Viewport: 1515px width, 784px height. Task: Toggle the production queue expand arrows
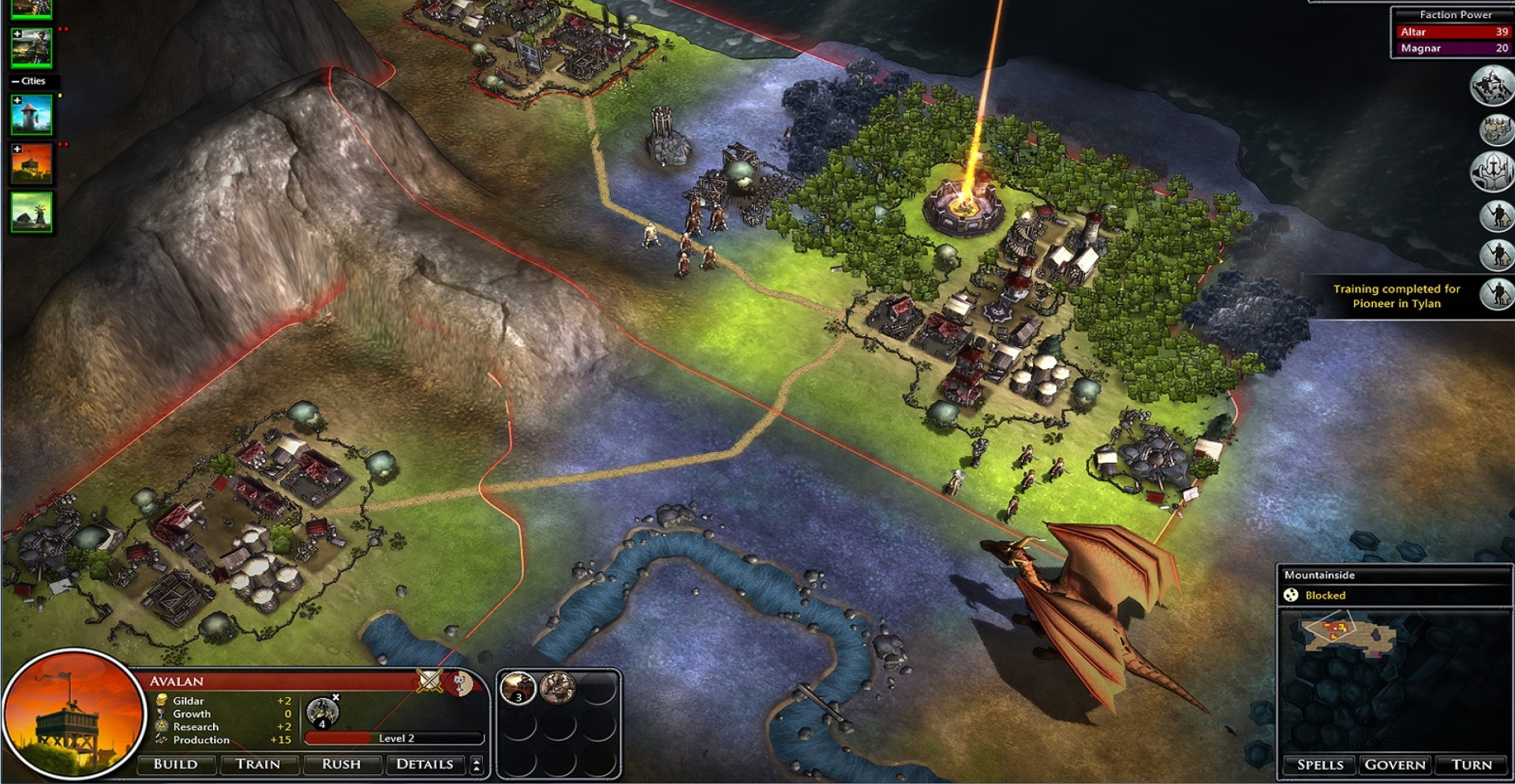tap(476, 764)
